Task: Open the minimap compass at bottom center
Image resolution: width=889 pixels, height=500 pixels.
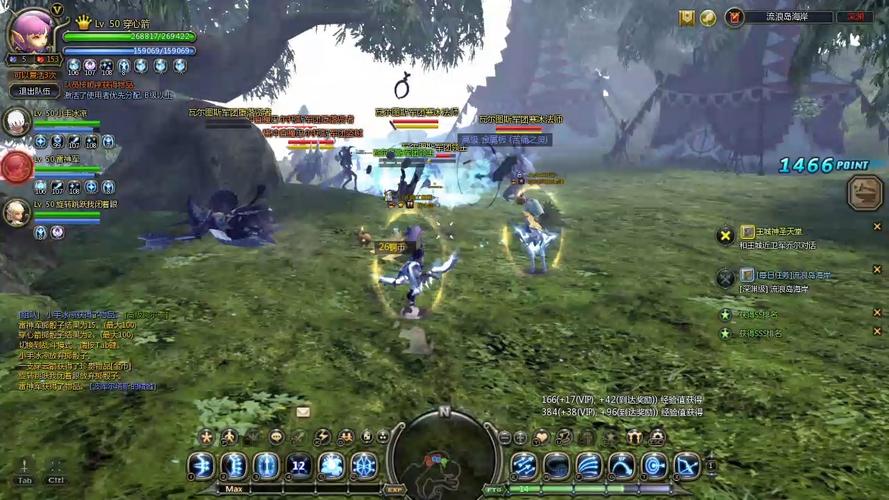Action: pyautogui.click(x=443, y=456)
